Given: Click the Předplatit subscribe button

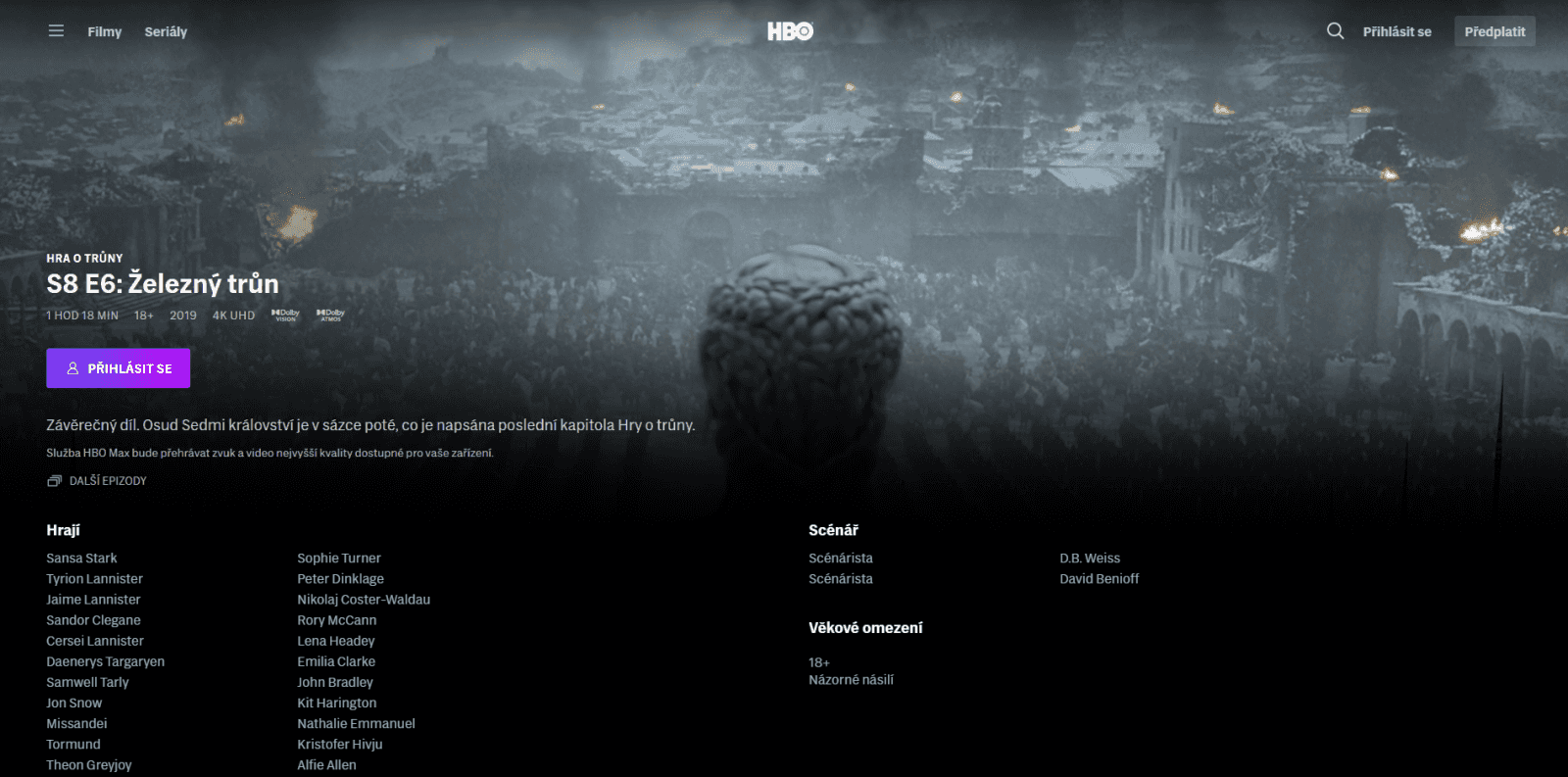Looking at the screenshot, I should pos(1494,30).
